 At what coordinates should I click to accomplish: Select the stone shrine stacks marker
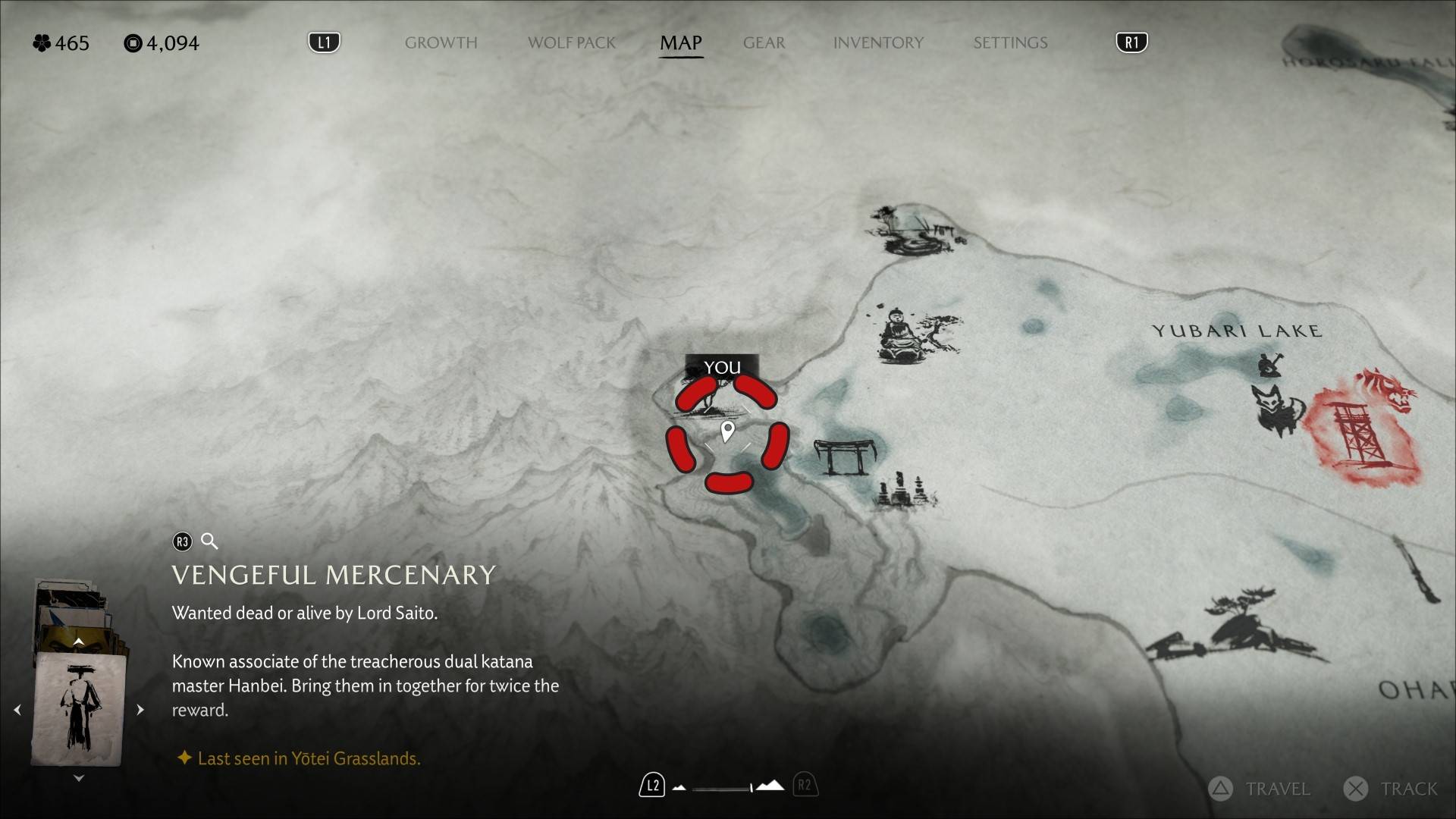coord(905,490)
